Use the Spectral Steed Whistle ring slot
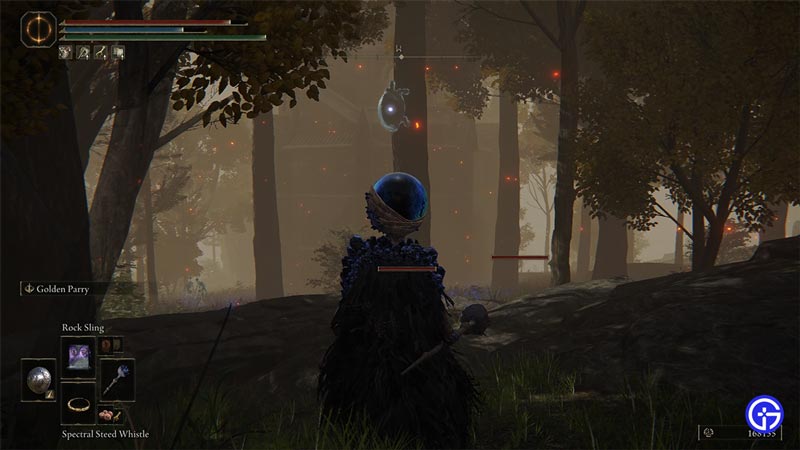Image resolution: width=800 pixels, height=450 pixels. 78,403
